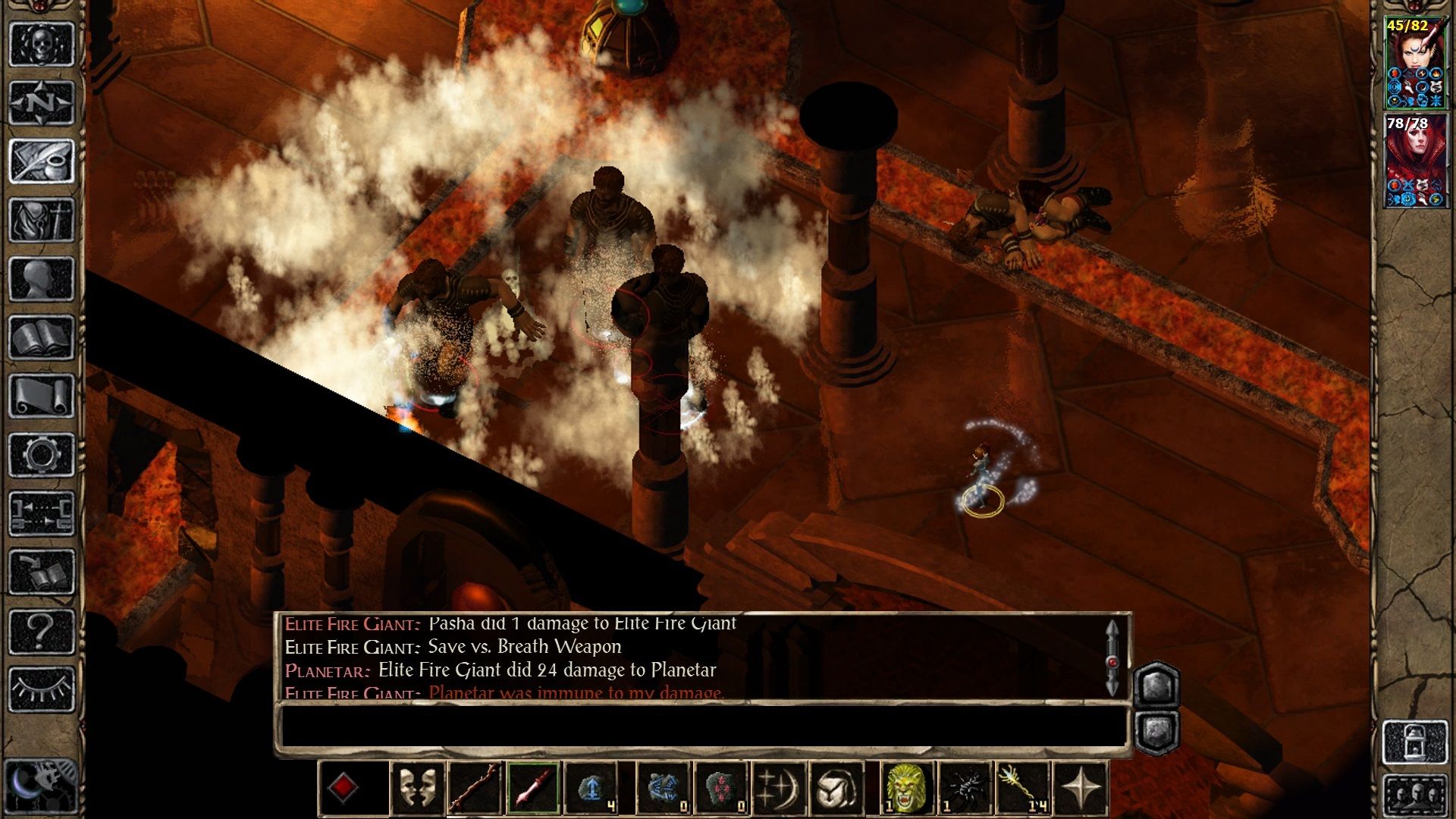The height and width of the screenshot is (819, 1456).
Task: Click the talk masks action button
Action: 418,789
